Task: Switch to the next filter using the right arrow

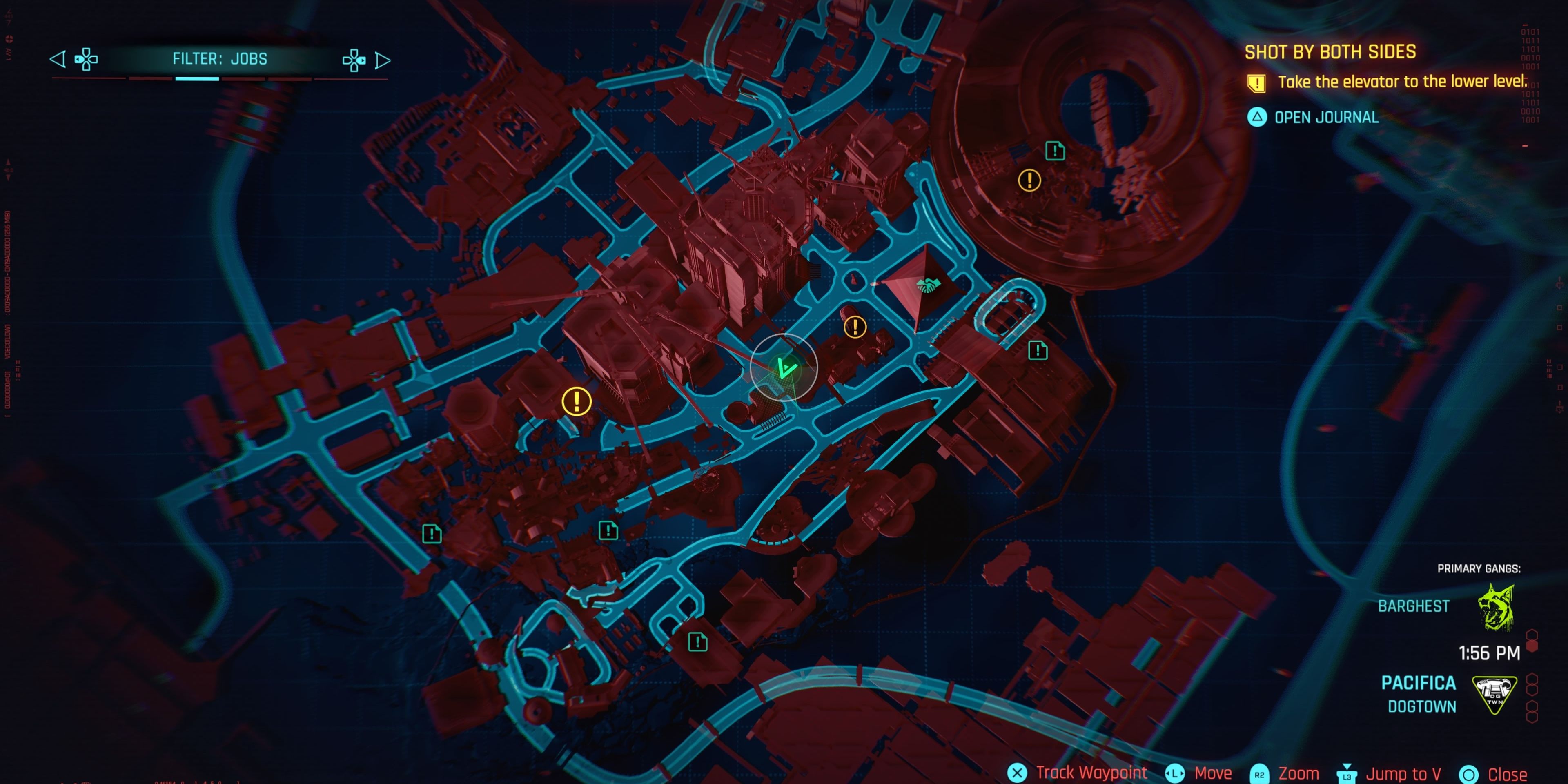Action: pos(383,59)
